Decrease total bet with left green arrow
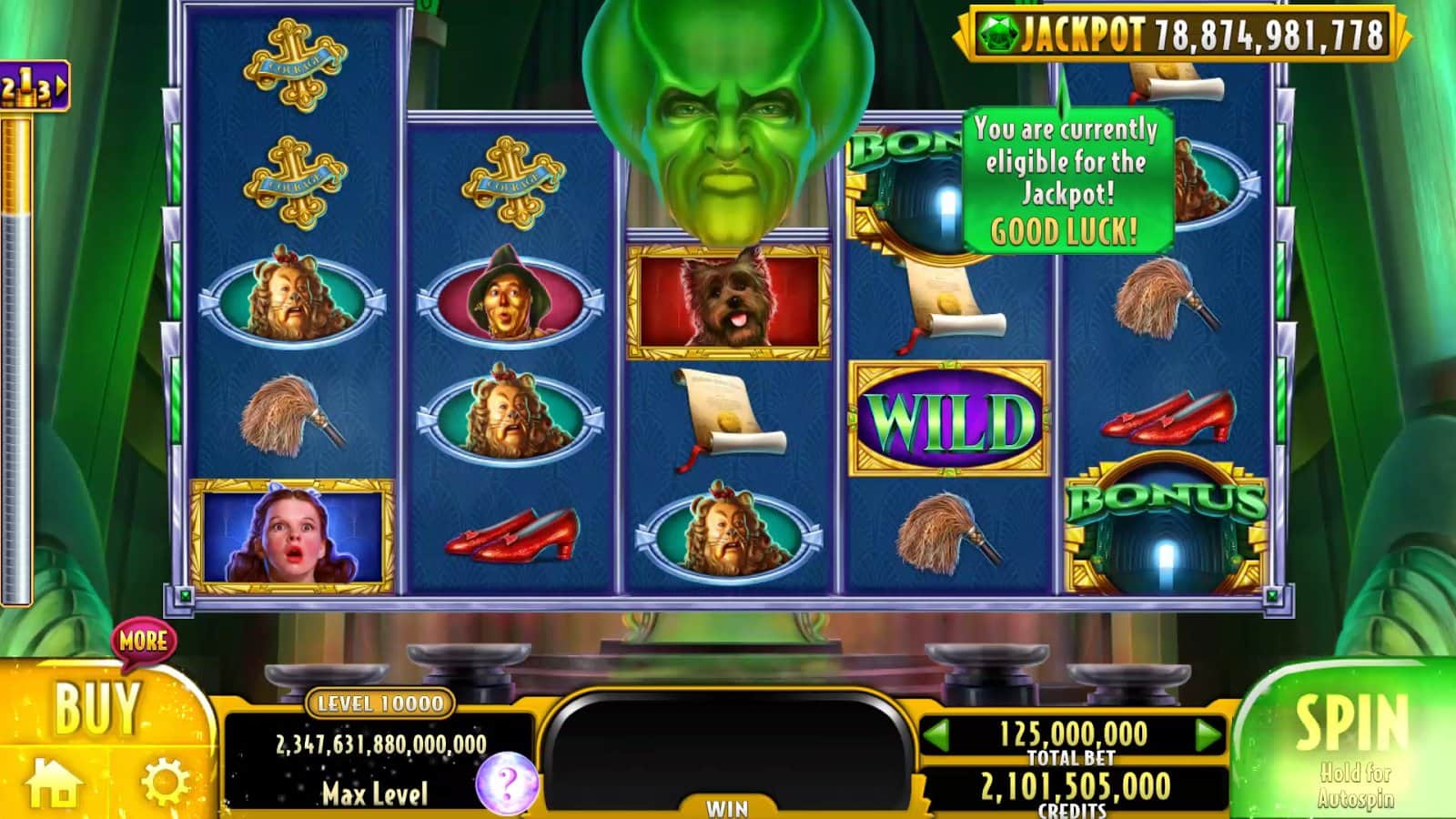 click(x=936, y=734)
